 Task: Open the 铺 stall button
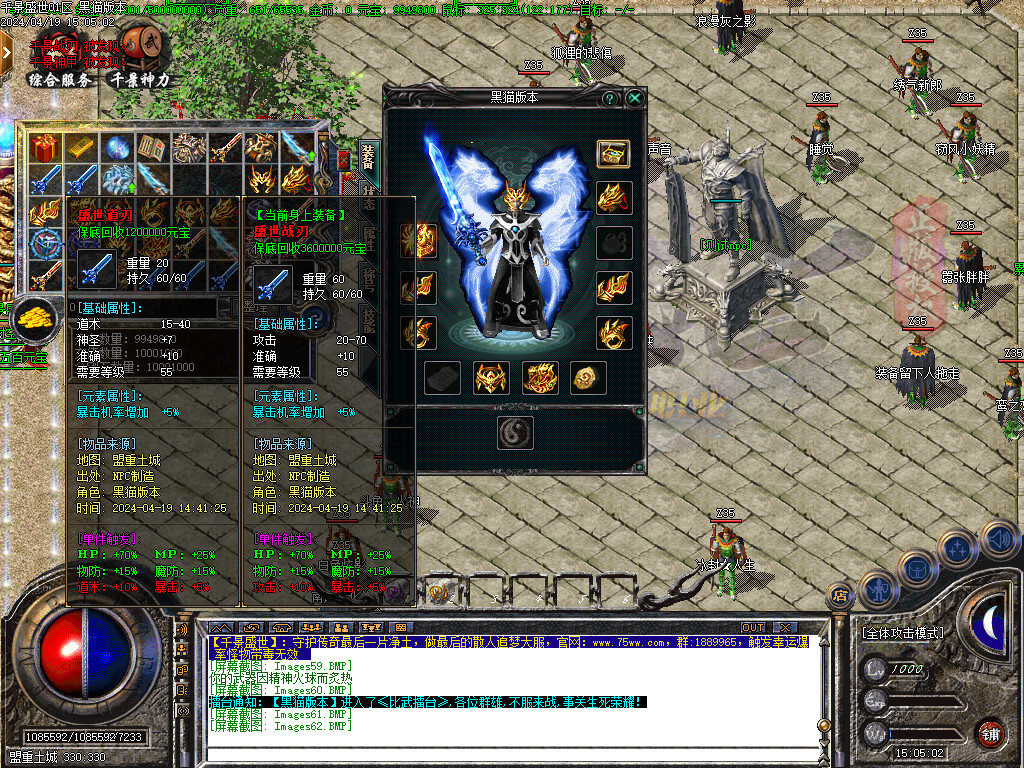tap(990, 733)
